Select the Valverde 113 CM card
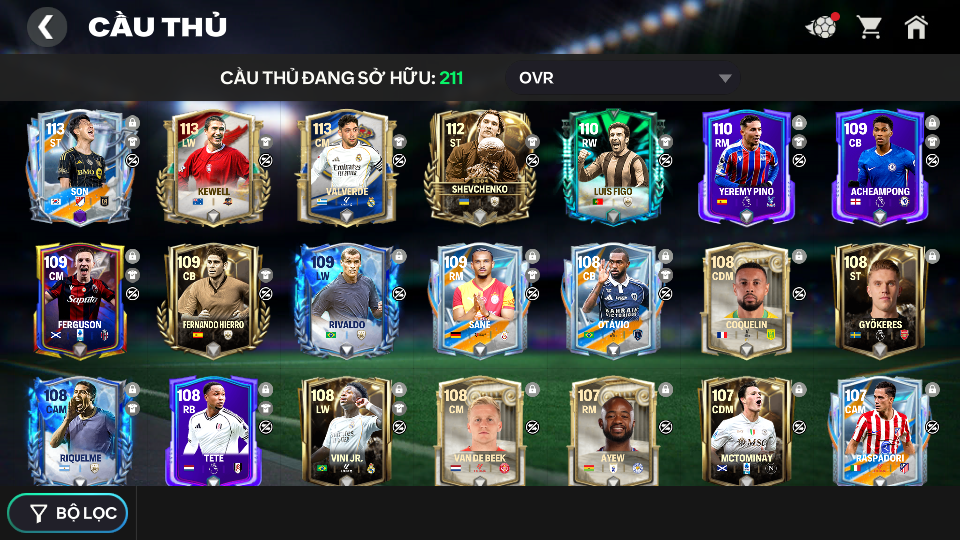The width and height of the screenshot is (960, 540). click(x=346, y=165)
